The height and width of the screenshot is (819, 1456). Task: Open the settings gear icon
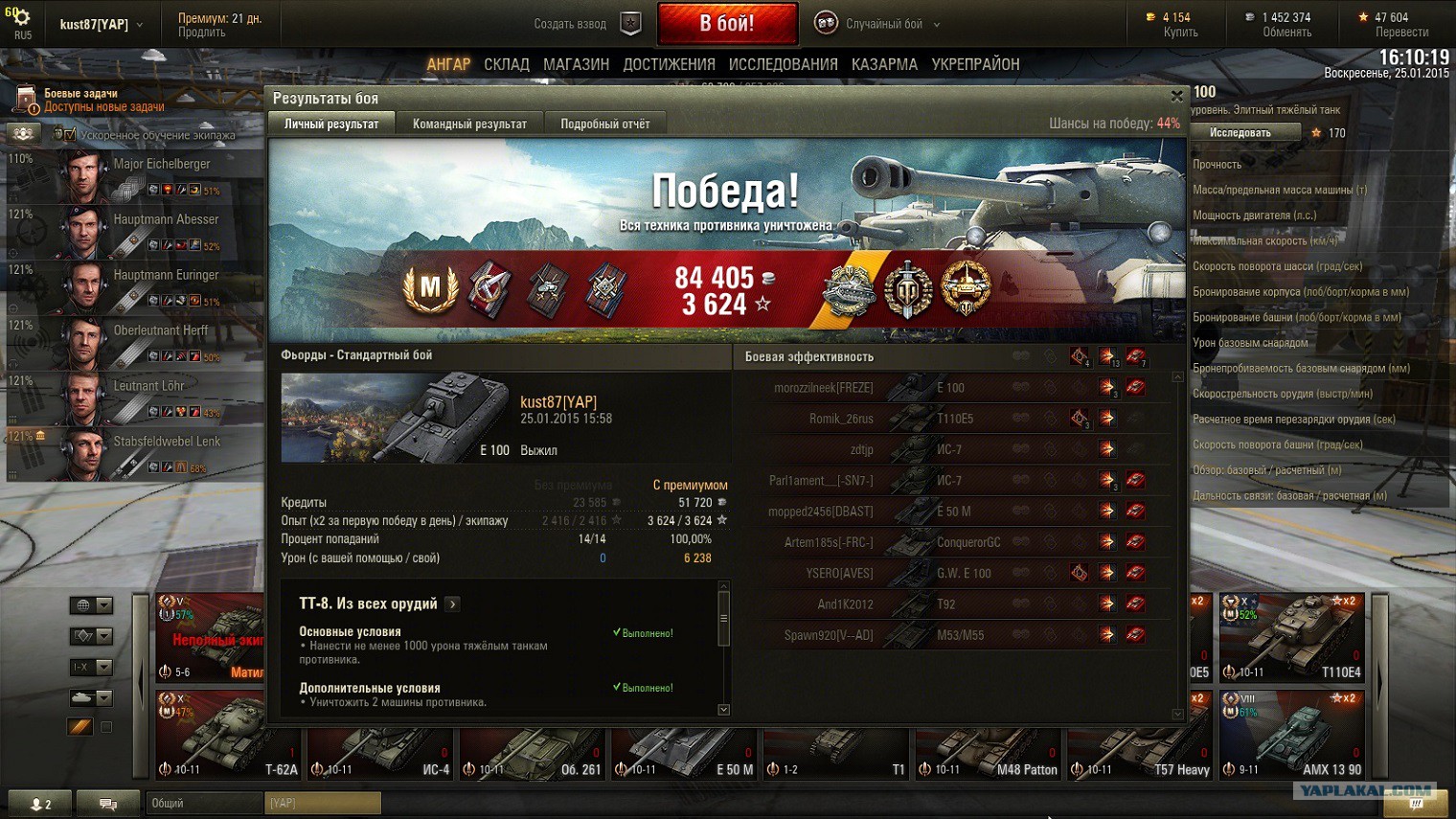click(x=20, y=18)
